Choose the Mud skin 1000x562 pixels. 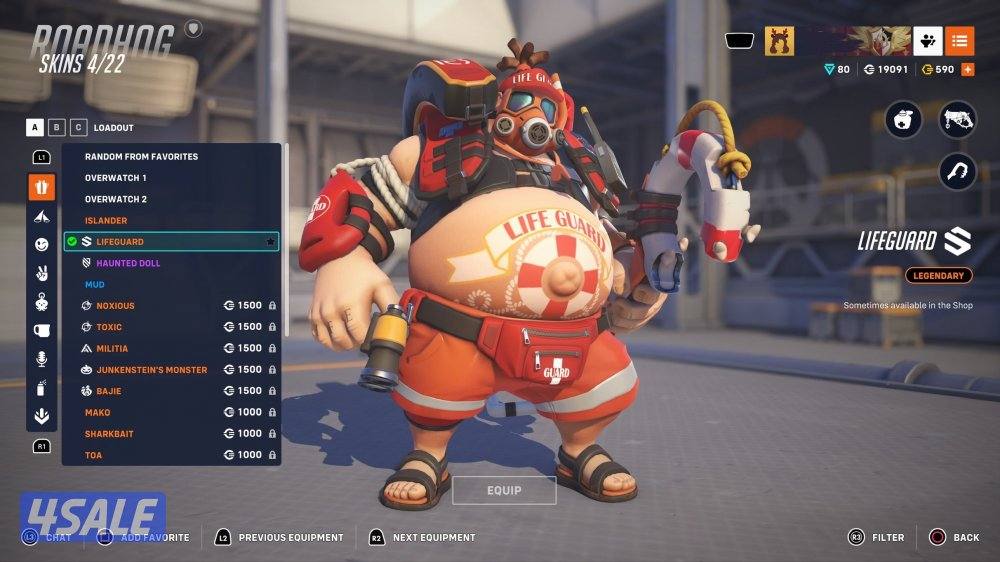94,285
